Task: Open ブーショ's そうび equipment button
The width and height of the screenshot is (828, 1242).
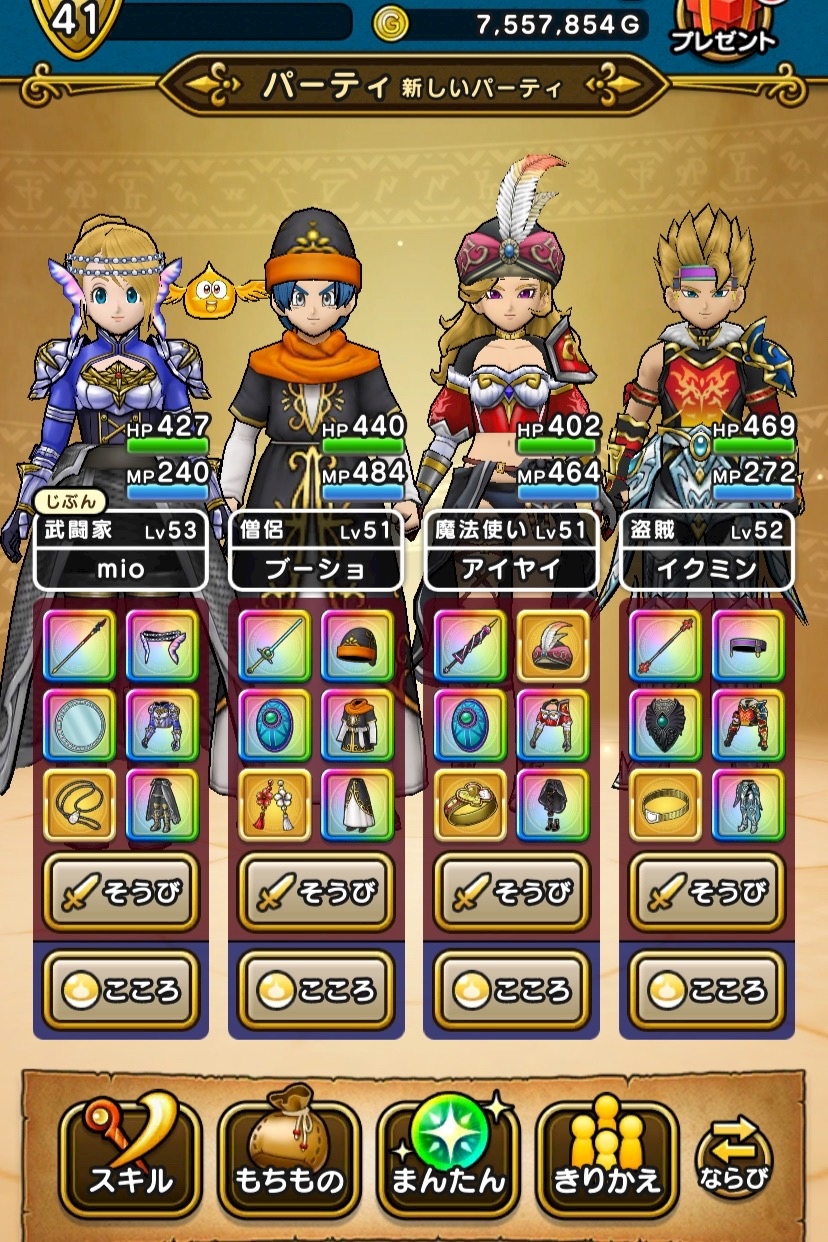Action: [316, 892]
